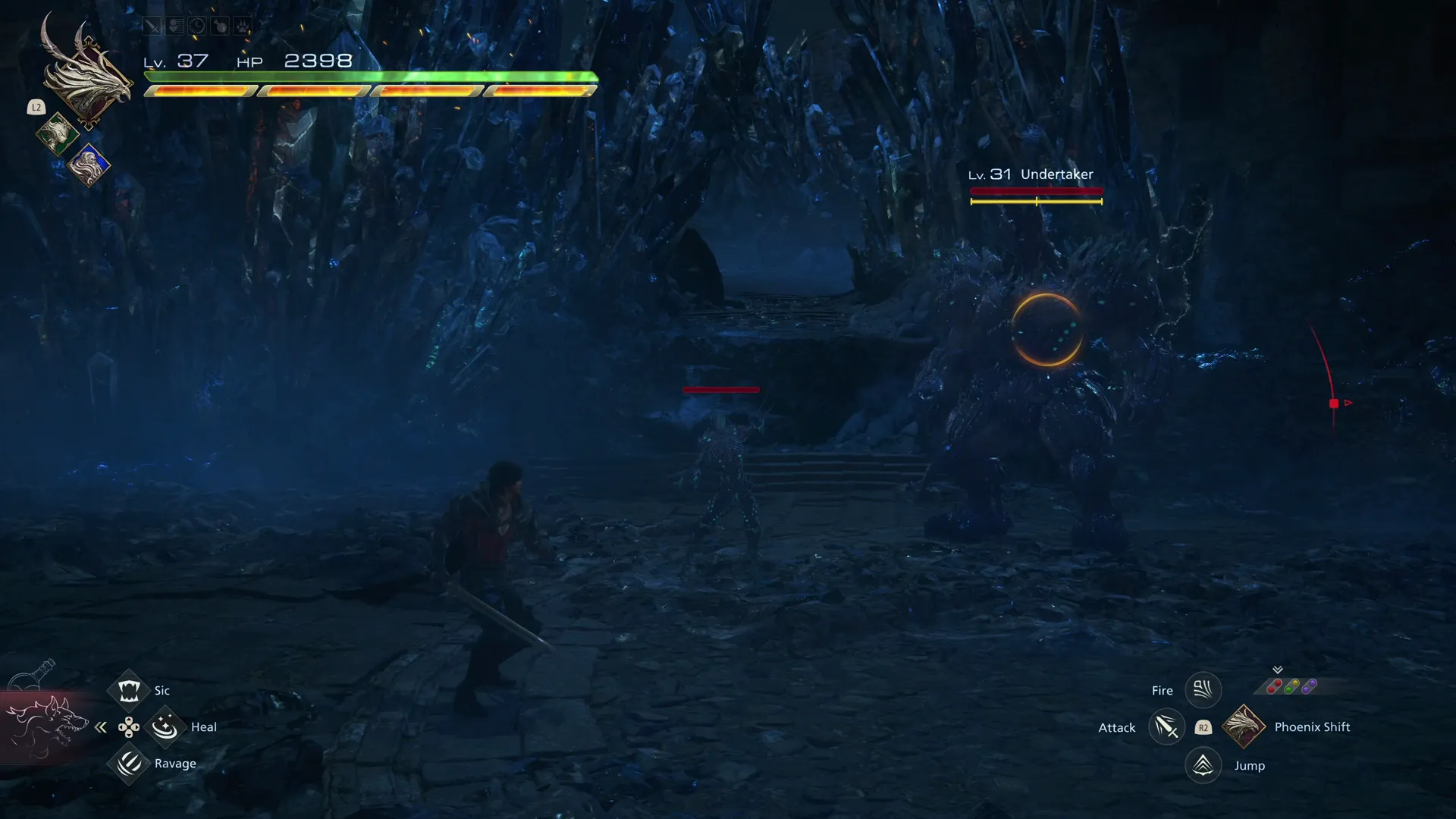This screenshot has height=819, width=1456.
Task: Select the Ravage command icon
Action: (128, 764)
